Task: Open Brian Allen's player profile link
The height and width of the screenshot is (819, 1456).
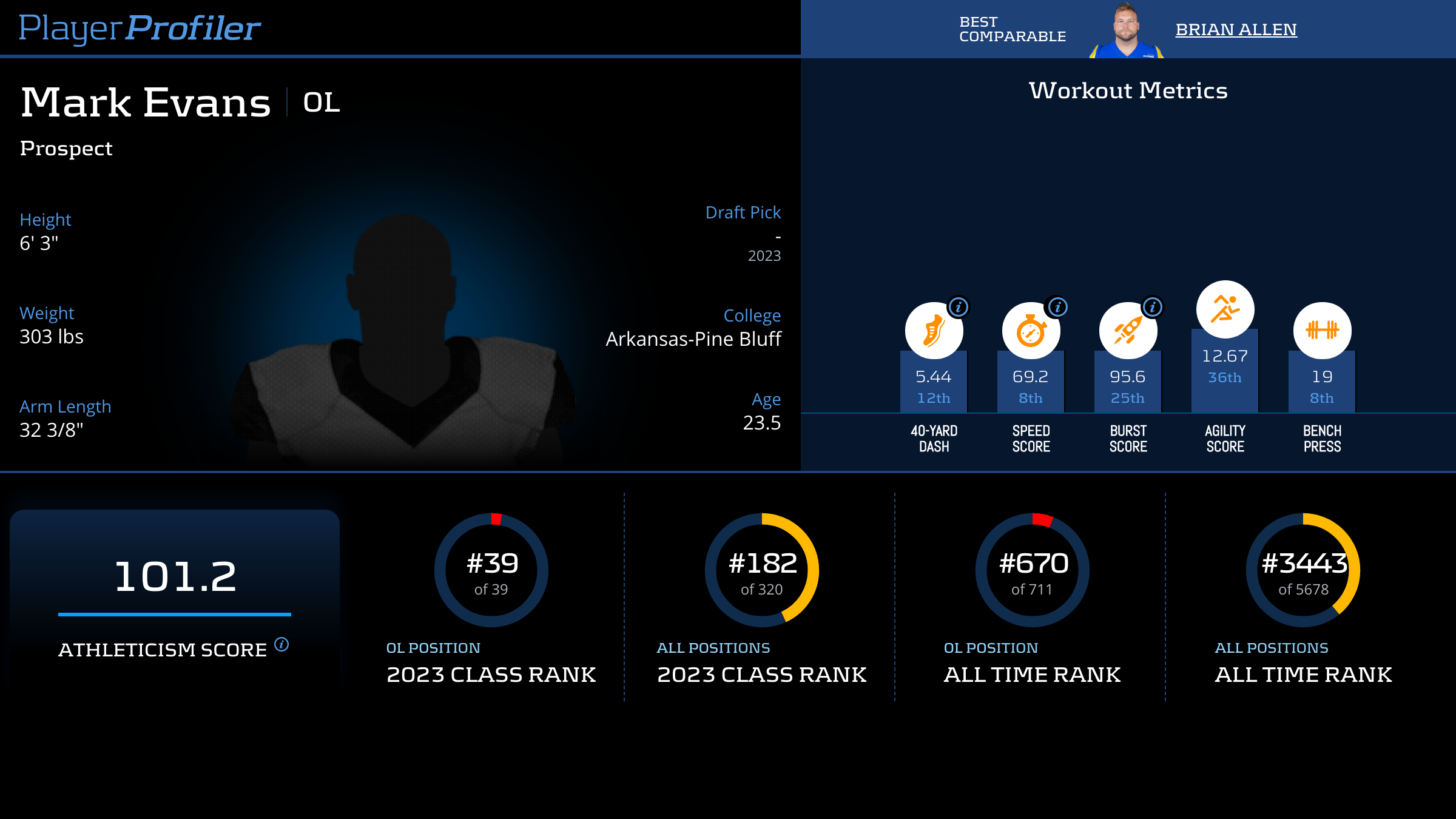Action: 1236,29
